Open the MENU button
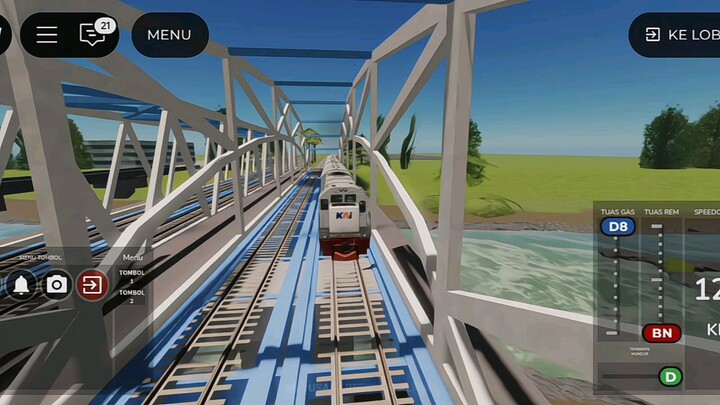The image size is (720, 405). pos(169,35)
